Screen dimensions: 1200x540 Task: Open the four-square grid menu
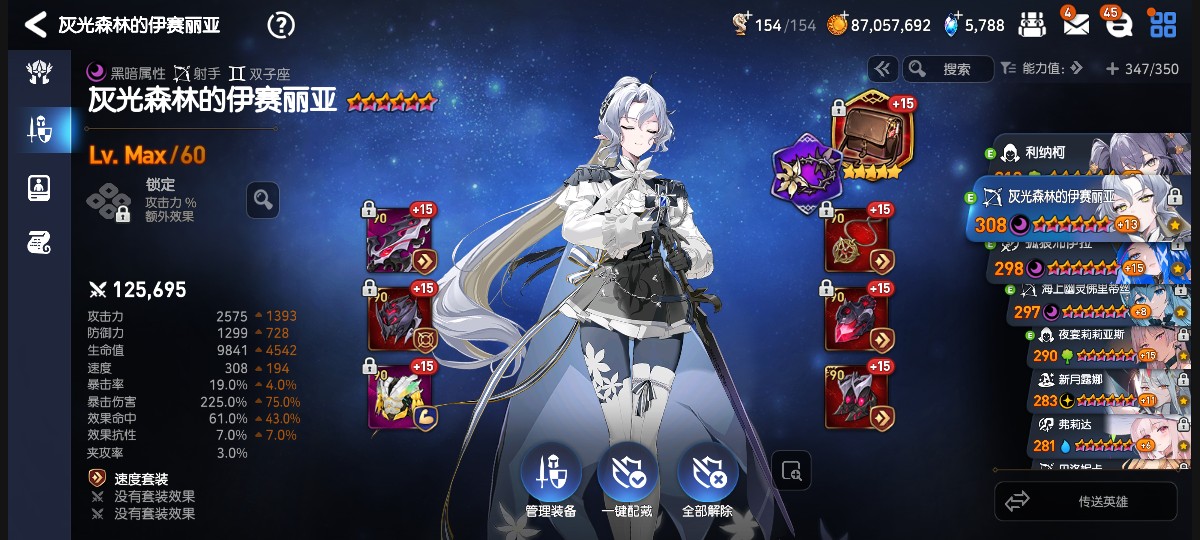coord(1163,25)
